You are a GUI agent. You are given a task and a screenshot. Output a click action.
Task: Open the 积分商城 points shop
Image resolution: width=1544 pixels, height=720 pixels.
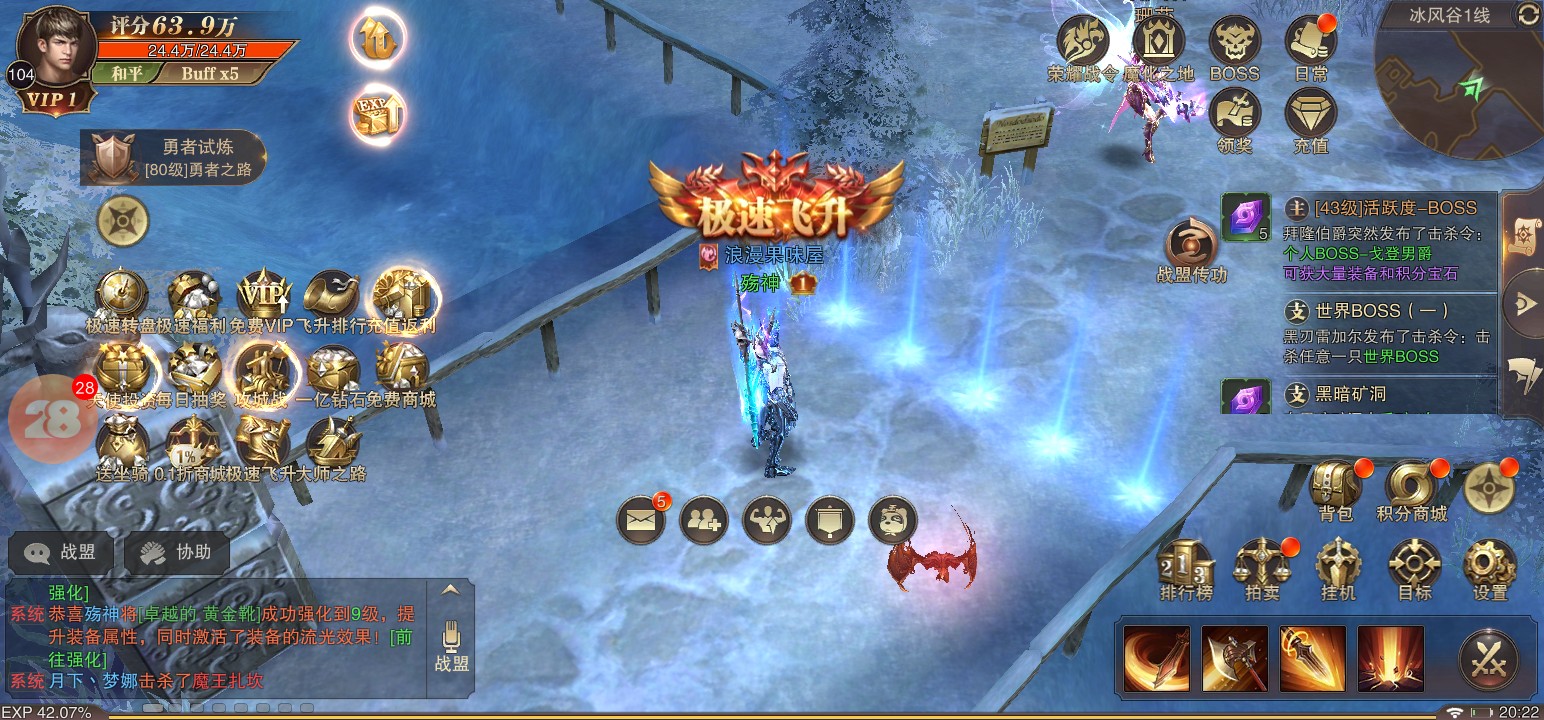coord(1411,486)
